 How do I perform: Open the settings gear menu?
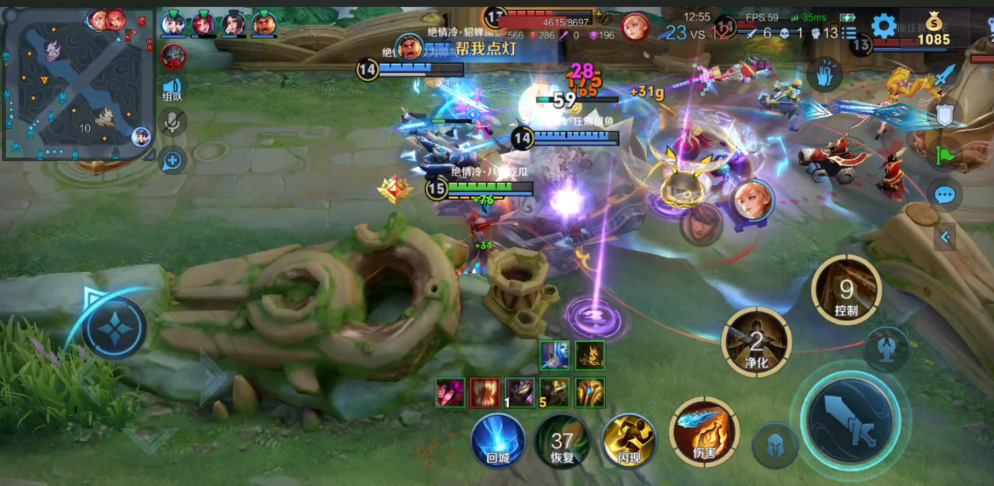(884, 26)
